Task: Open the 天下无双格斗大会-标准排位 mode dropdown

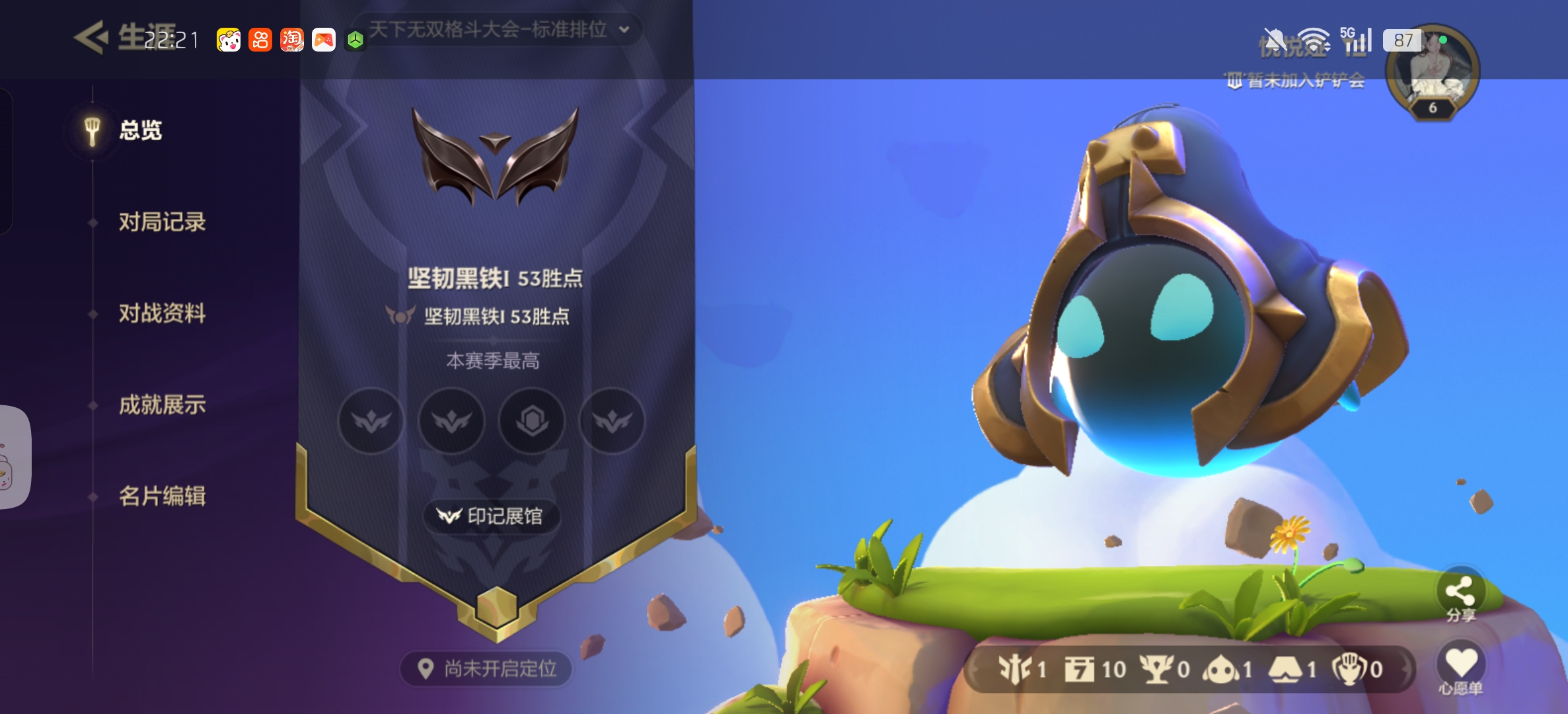Action: click(x=498, y=30)
